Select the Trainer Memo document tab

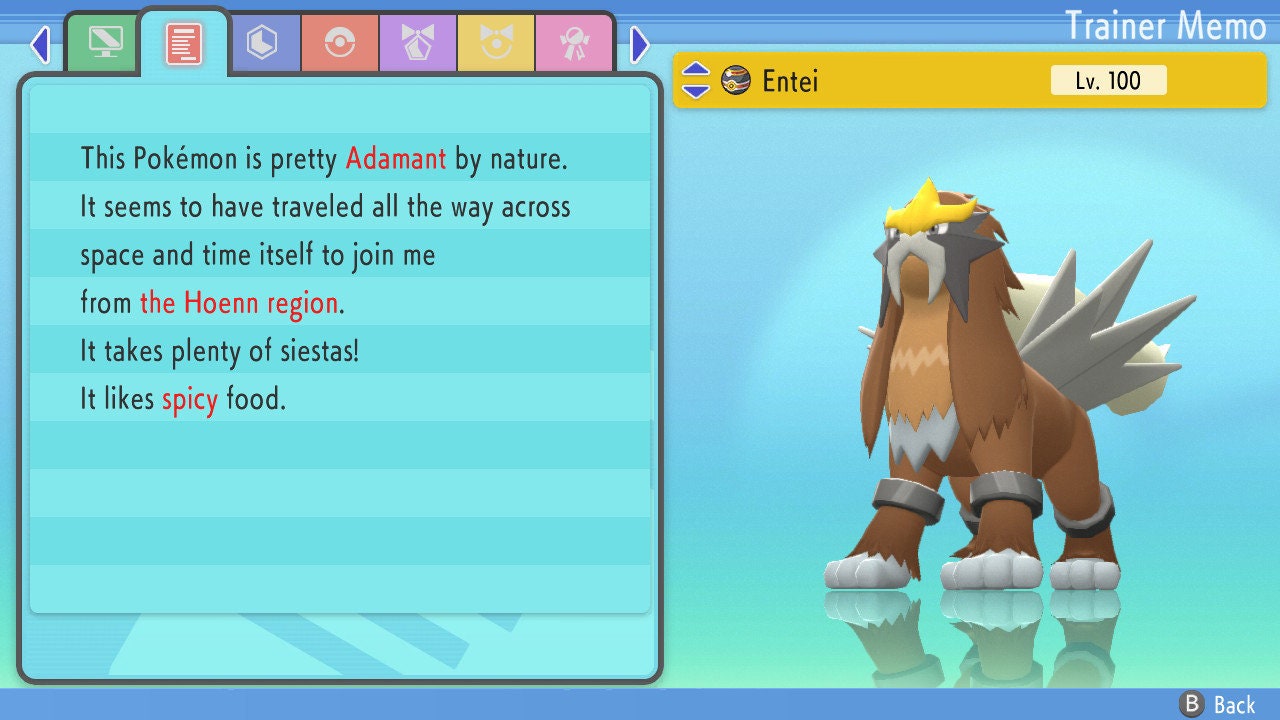(184, 44)
